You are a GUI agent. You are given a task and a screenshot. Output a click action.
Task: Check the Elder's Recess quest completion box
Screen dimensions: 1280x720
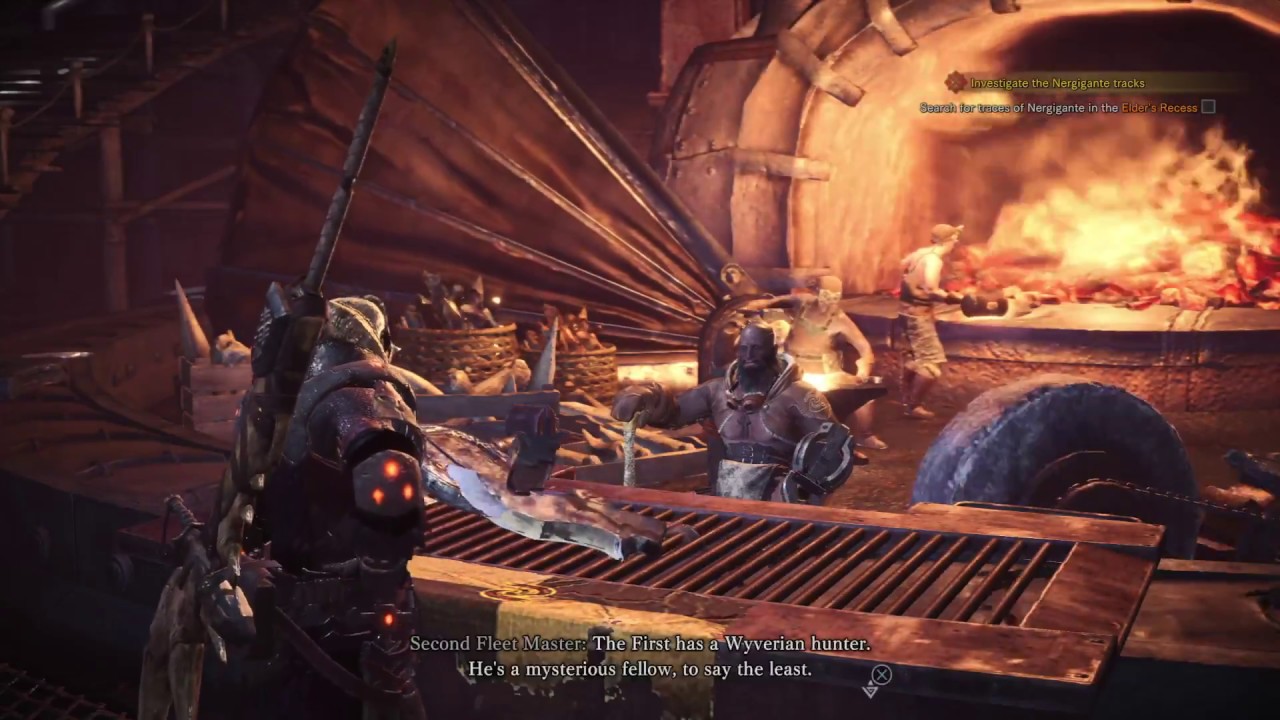(1208, 107)
